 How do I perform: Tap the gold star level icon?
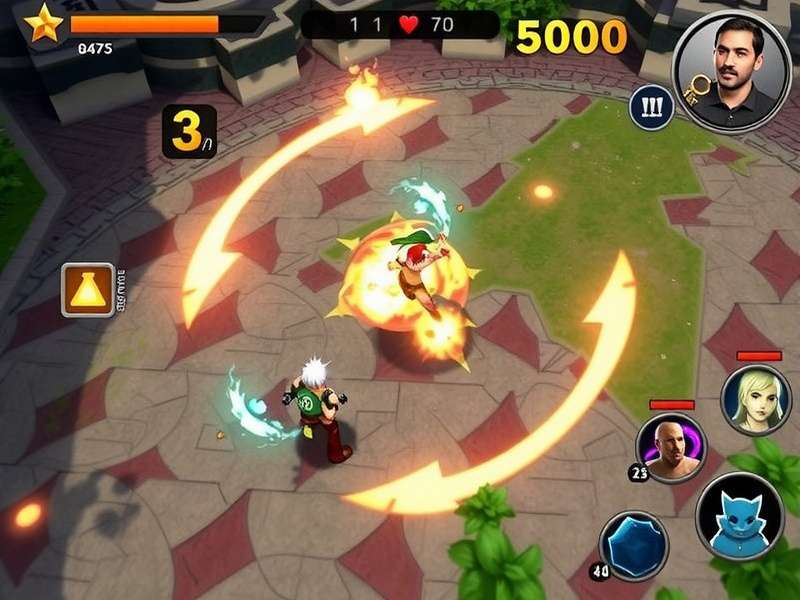43,22
